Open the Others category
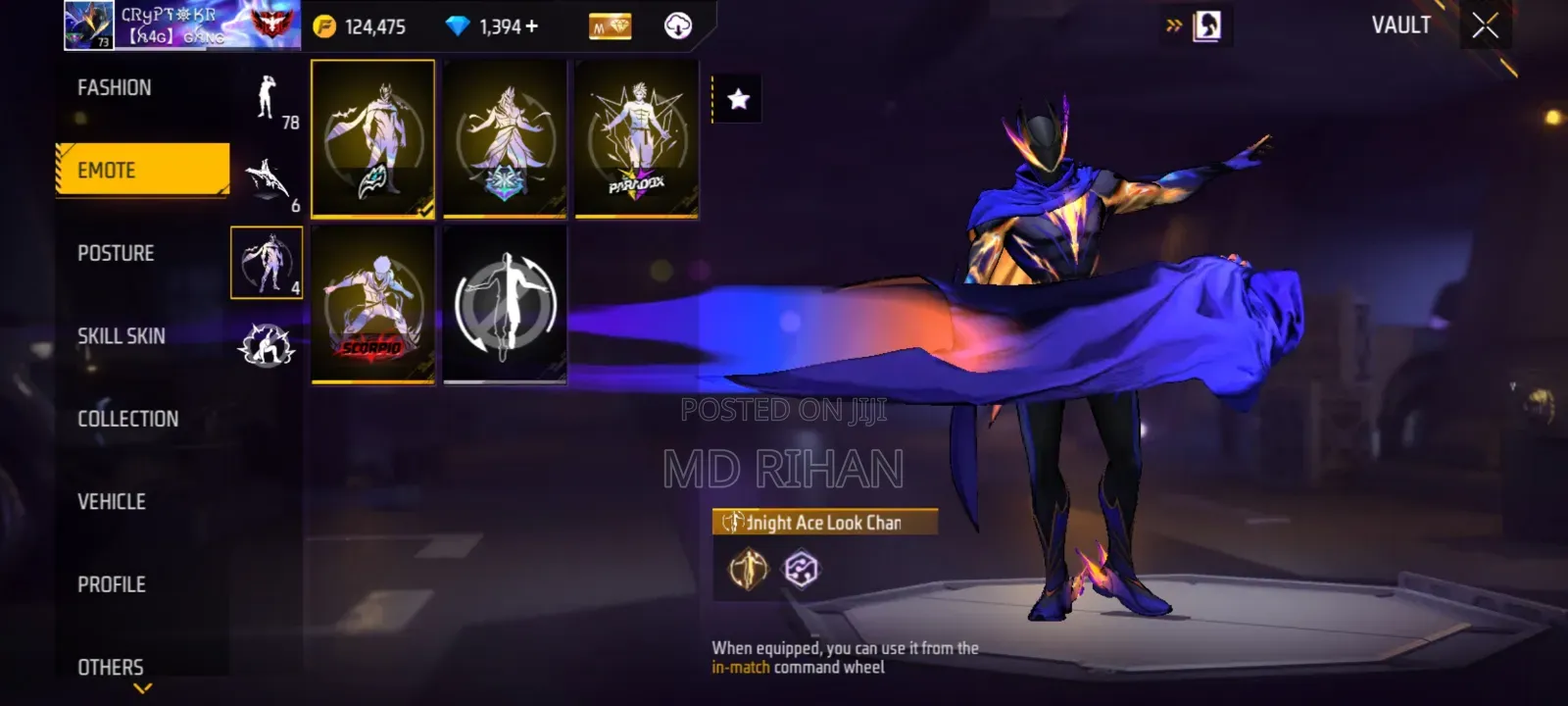 pyautogui.click(x=111, y=667)
